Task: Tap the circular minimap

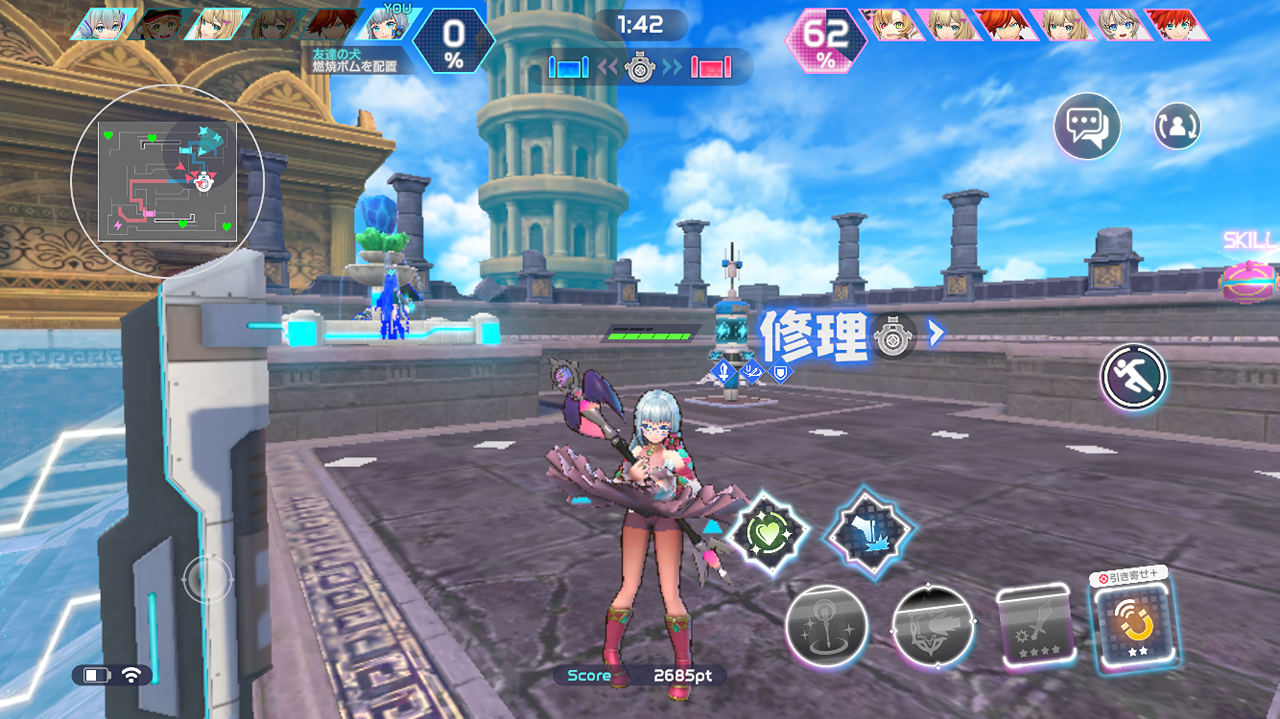Action: click(x=167, y=180)
